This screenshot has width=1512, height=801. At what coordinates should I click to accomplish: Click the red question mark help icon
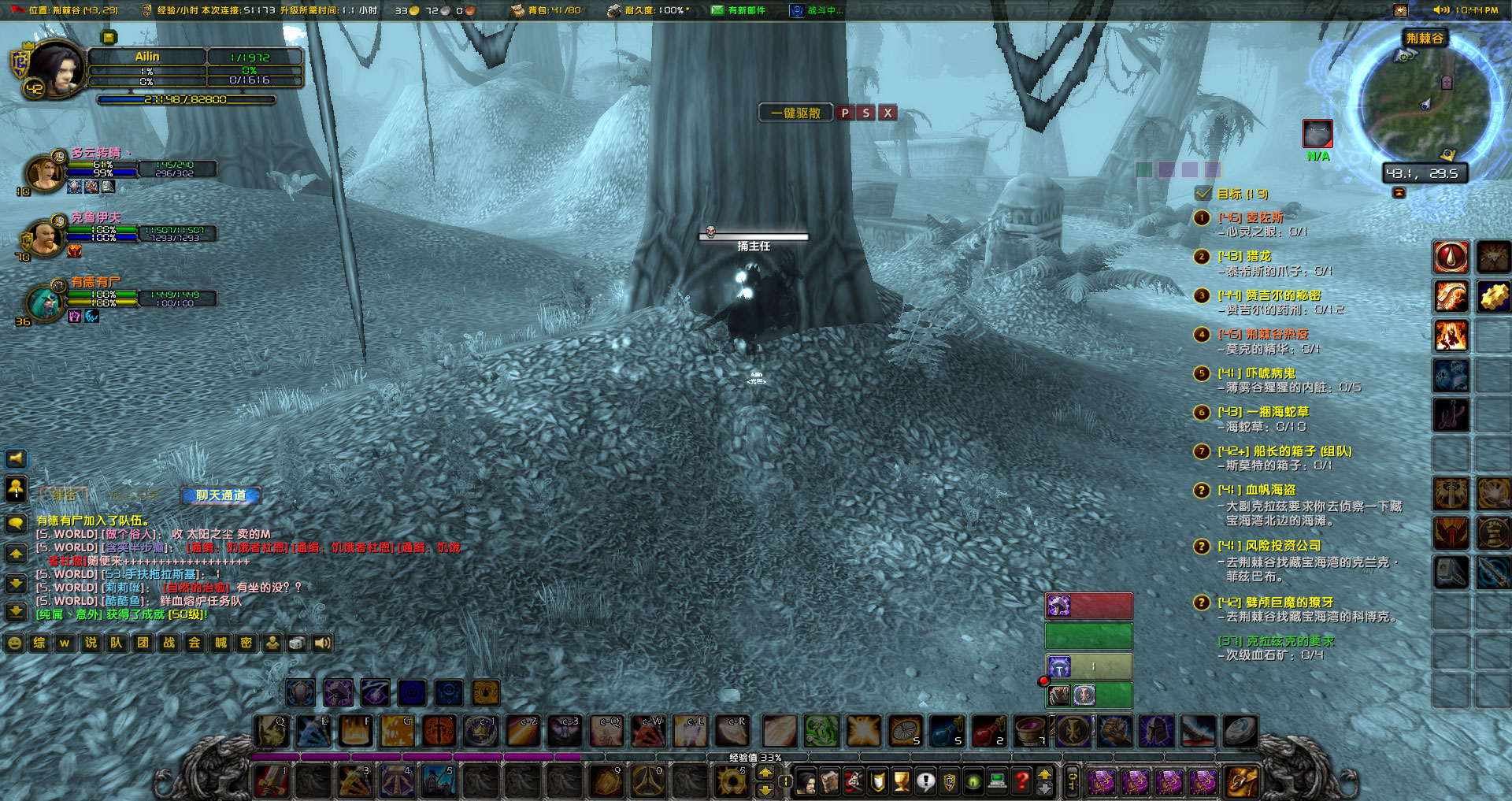tap(1021, 780)
